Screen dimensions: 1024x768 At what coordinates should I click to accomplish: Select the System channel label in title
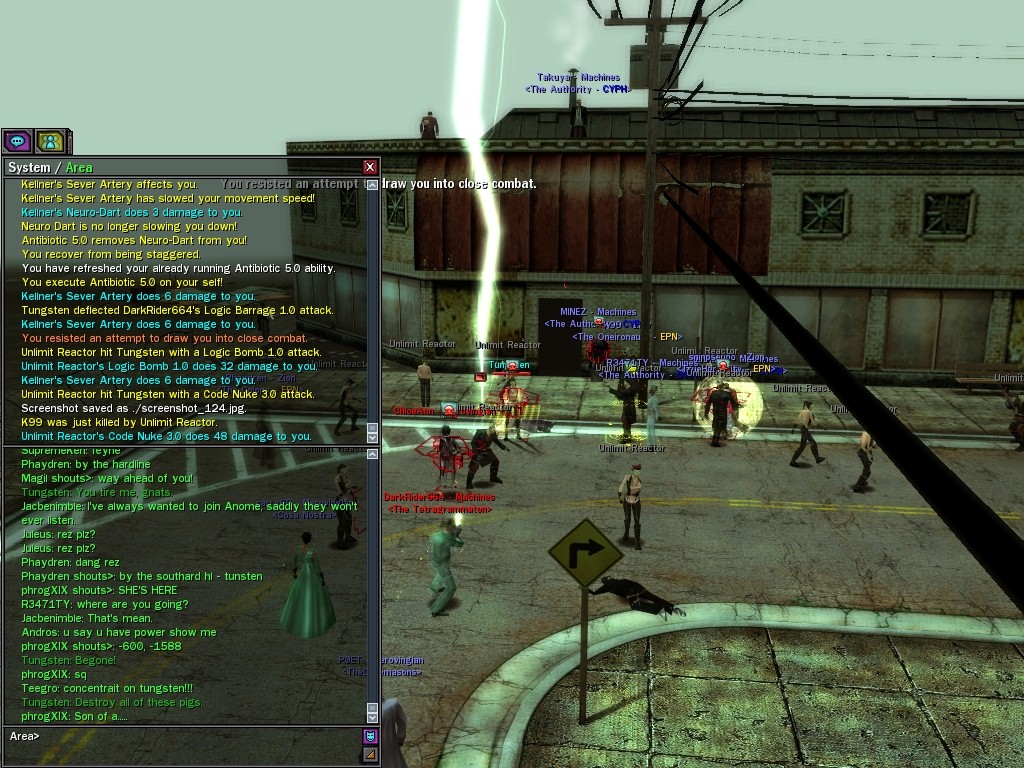click(29, 167)
